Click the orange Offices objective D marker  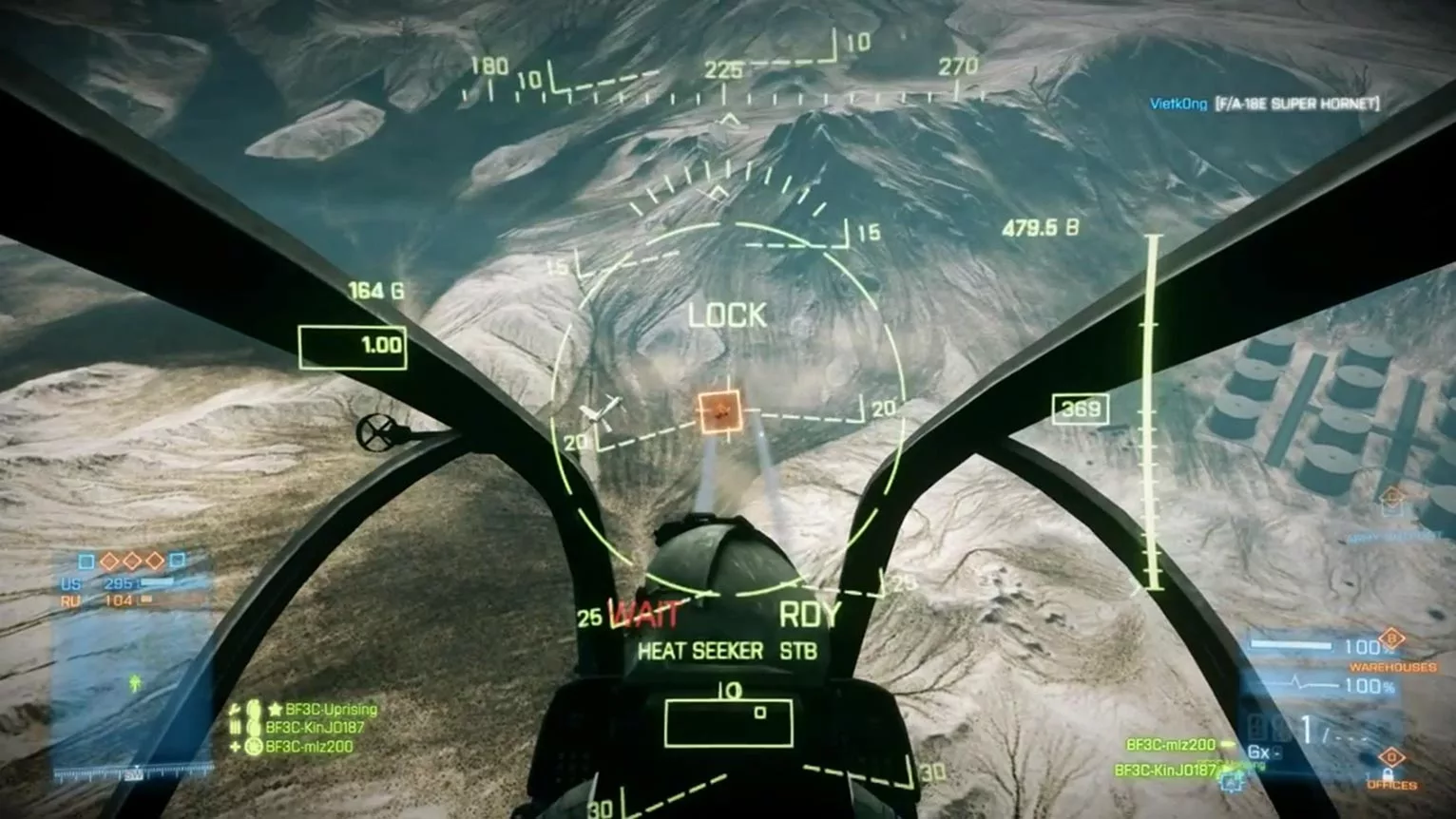(1389, 756)
